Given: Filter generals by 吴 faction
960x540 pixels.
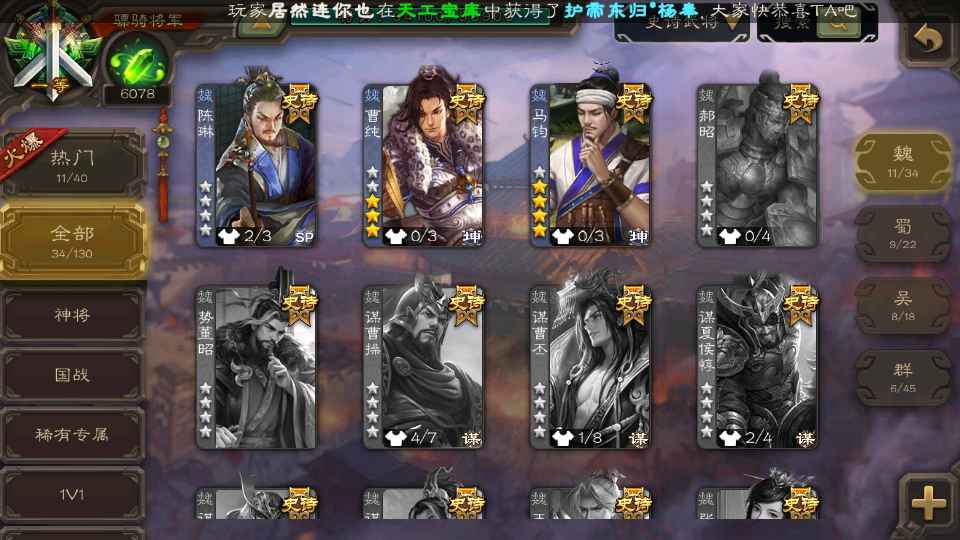Looking at the screenshot, I should (x=903, y=306).
